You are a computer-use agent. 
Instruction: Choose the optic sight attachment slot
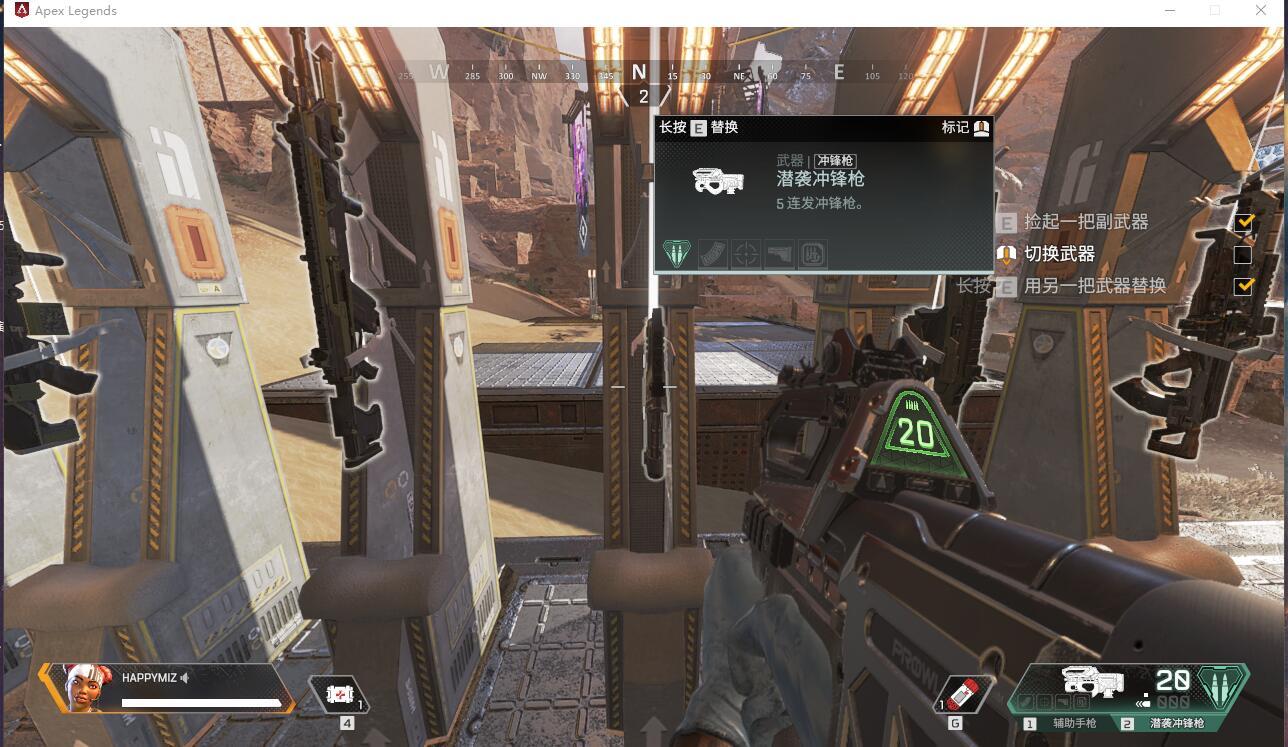pyautogui.click(x=745, y=254)
